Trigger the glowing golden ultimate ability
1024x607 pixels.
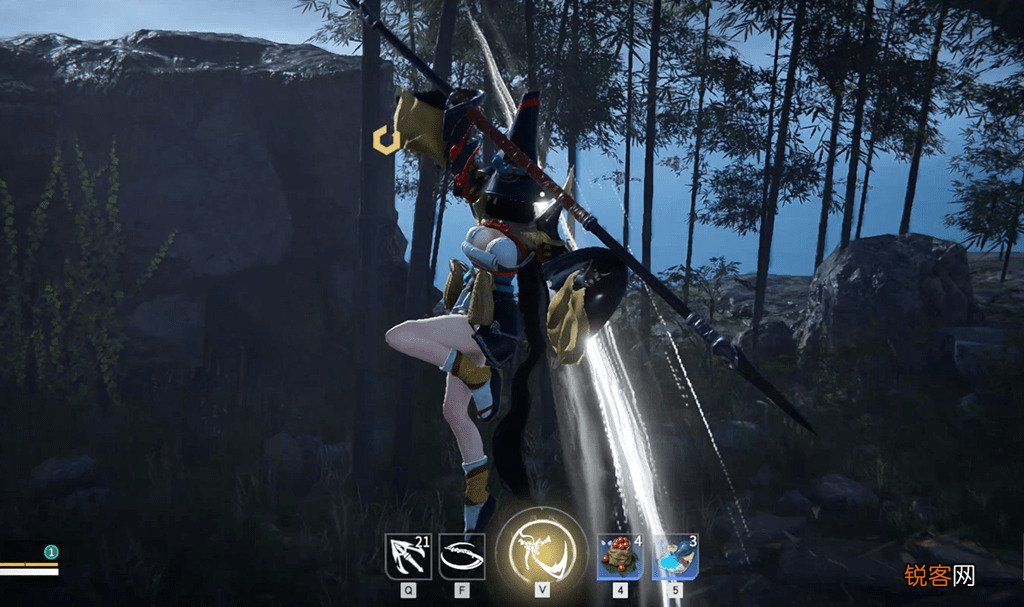(x=541, y=551)
